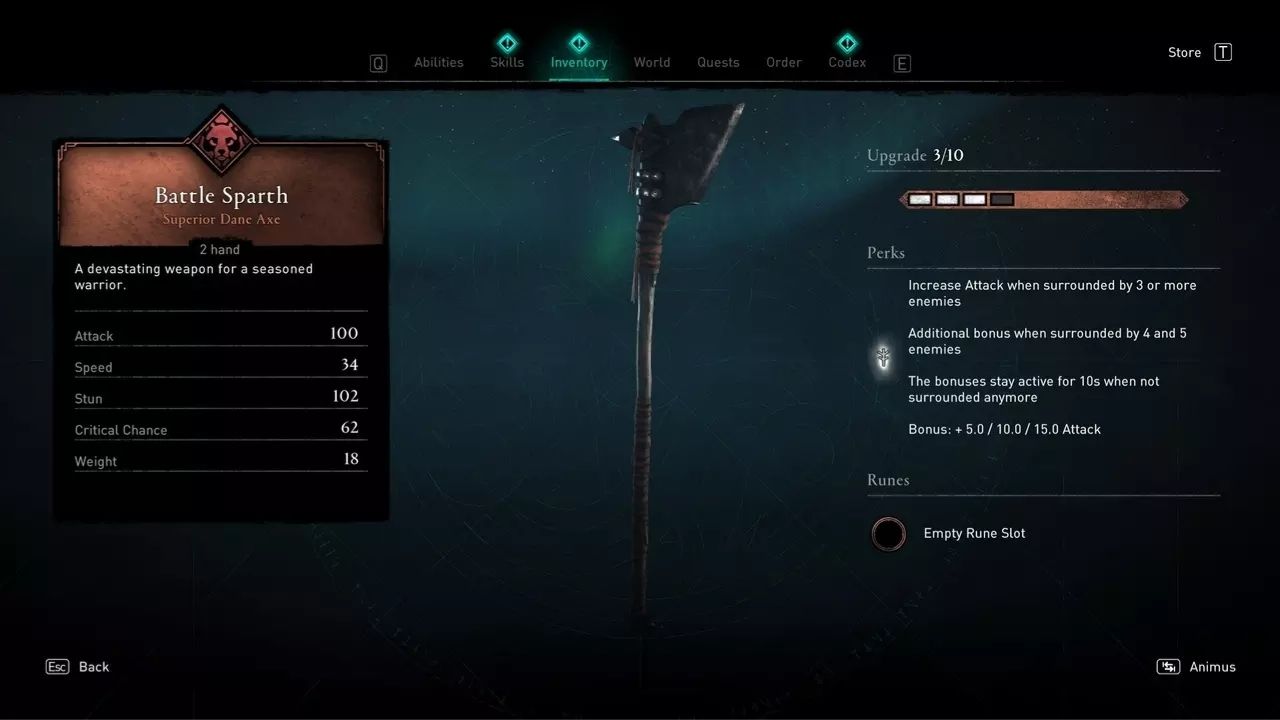Click the Codex diamond icon

[x=846, y=43]
